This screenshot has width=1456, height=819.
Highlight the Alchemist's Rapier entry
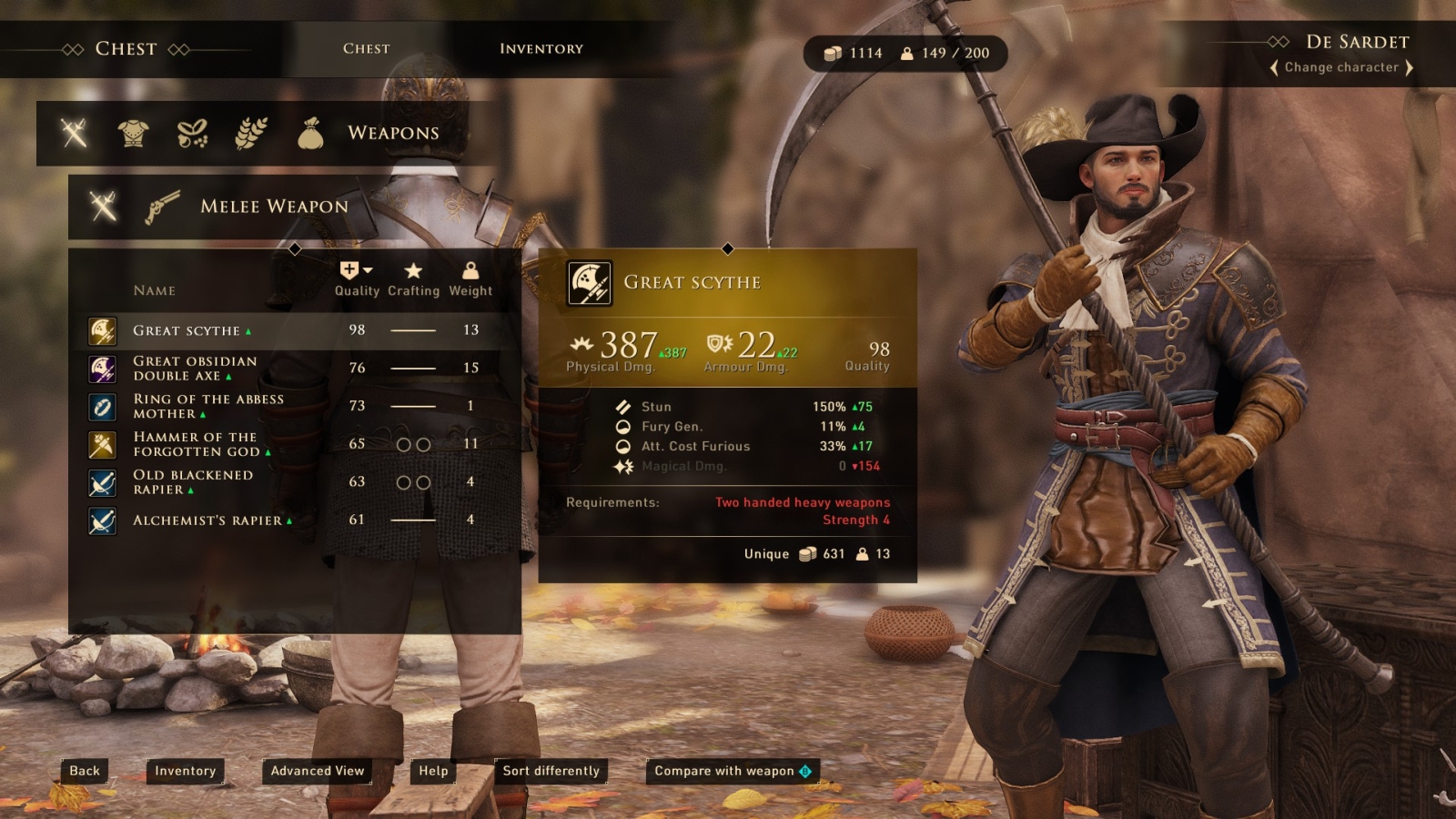click(x=207, y=521)
